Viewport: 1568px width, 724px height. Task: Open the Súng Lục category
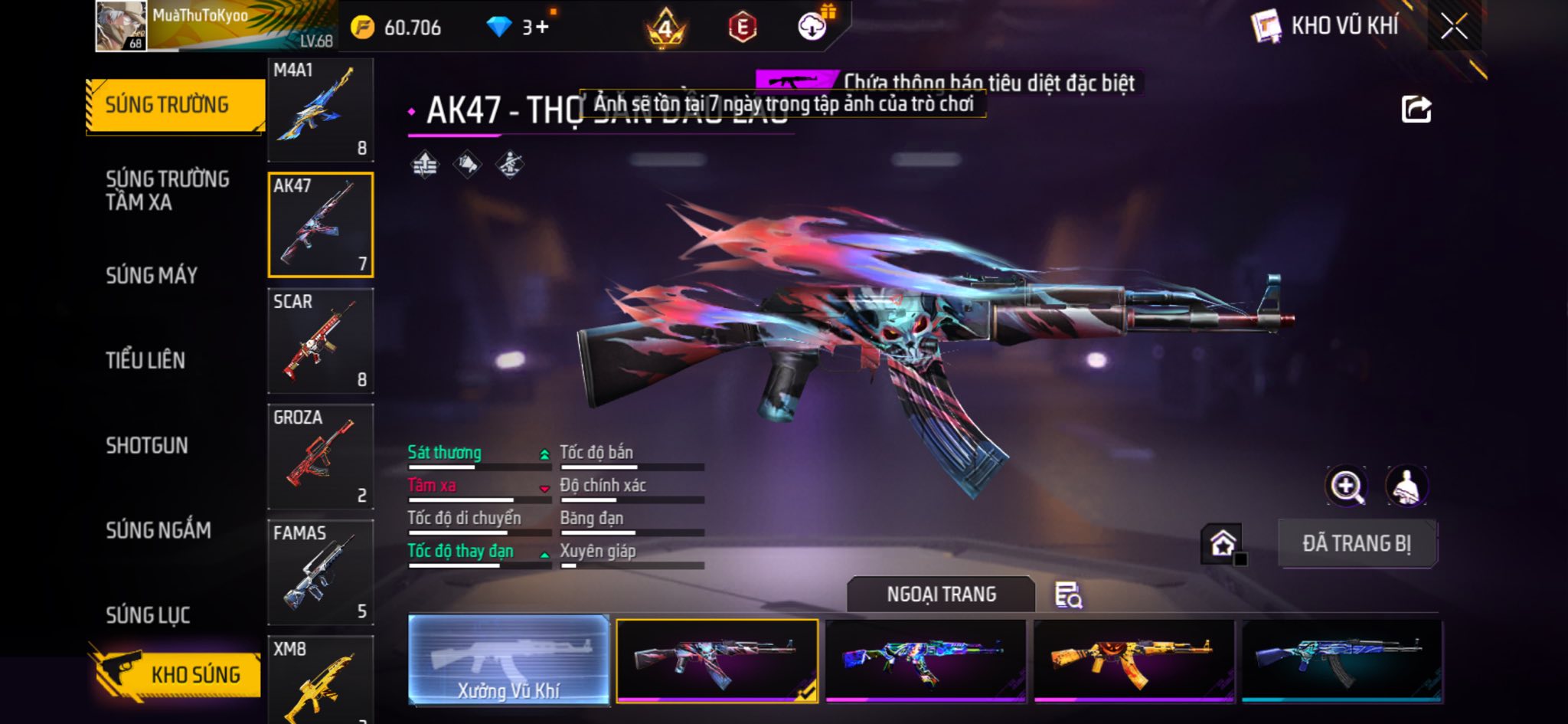(x=148, y=614)
